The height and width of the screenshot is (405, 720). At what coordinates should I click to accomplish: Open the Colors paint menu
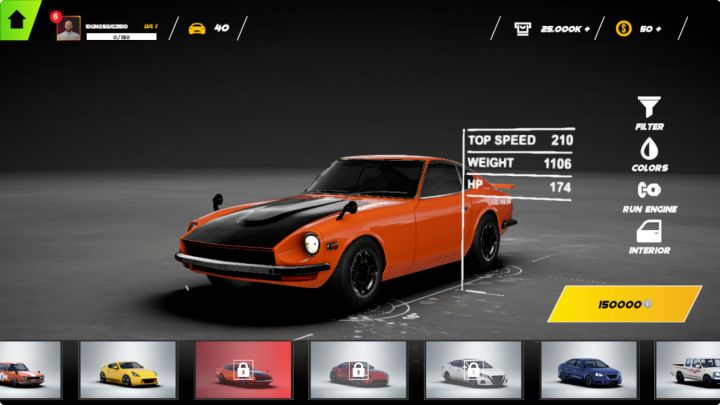(649, 154)
